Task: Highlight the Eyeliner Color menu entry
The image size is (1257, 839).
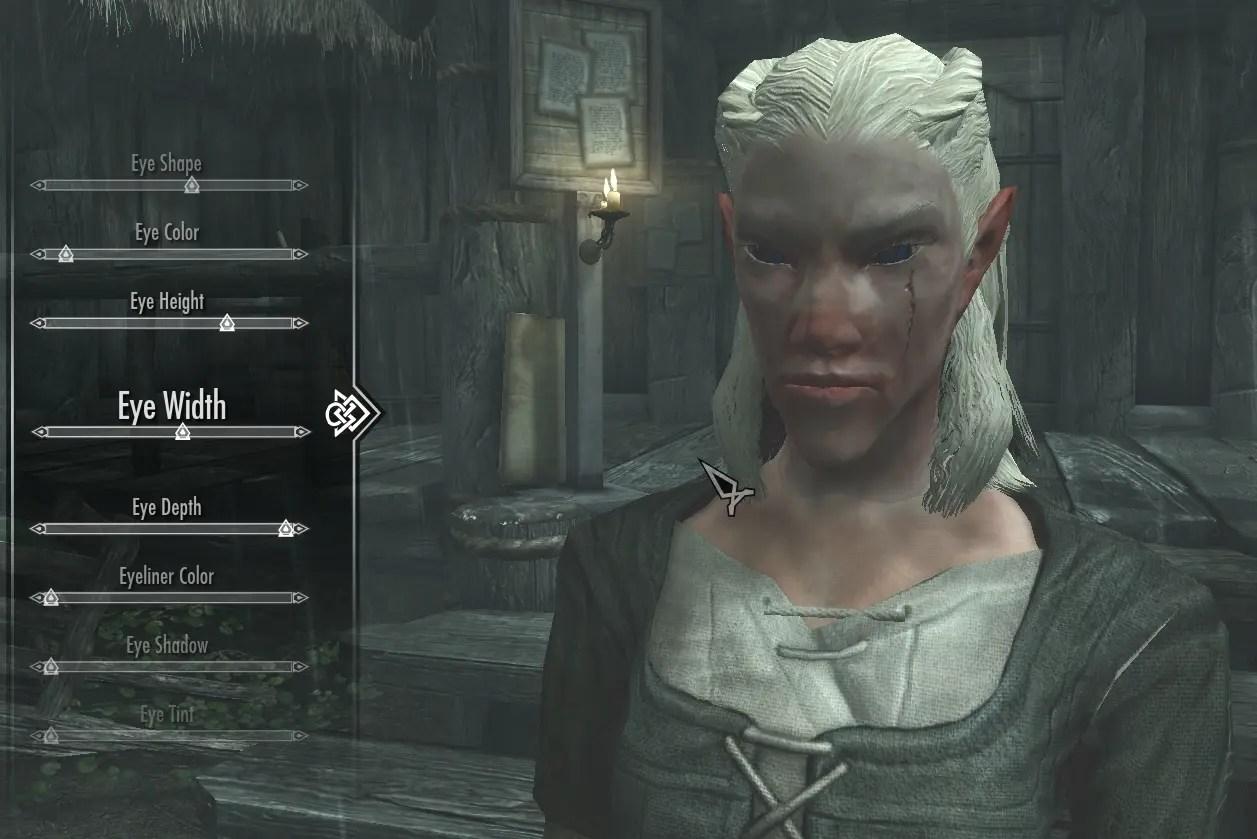Action: click(x=167, y=576)
